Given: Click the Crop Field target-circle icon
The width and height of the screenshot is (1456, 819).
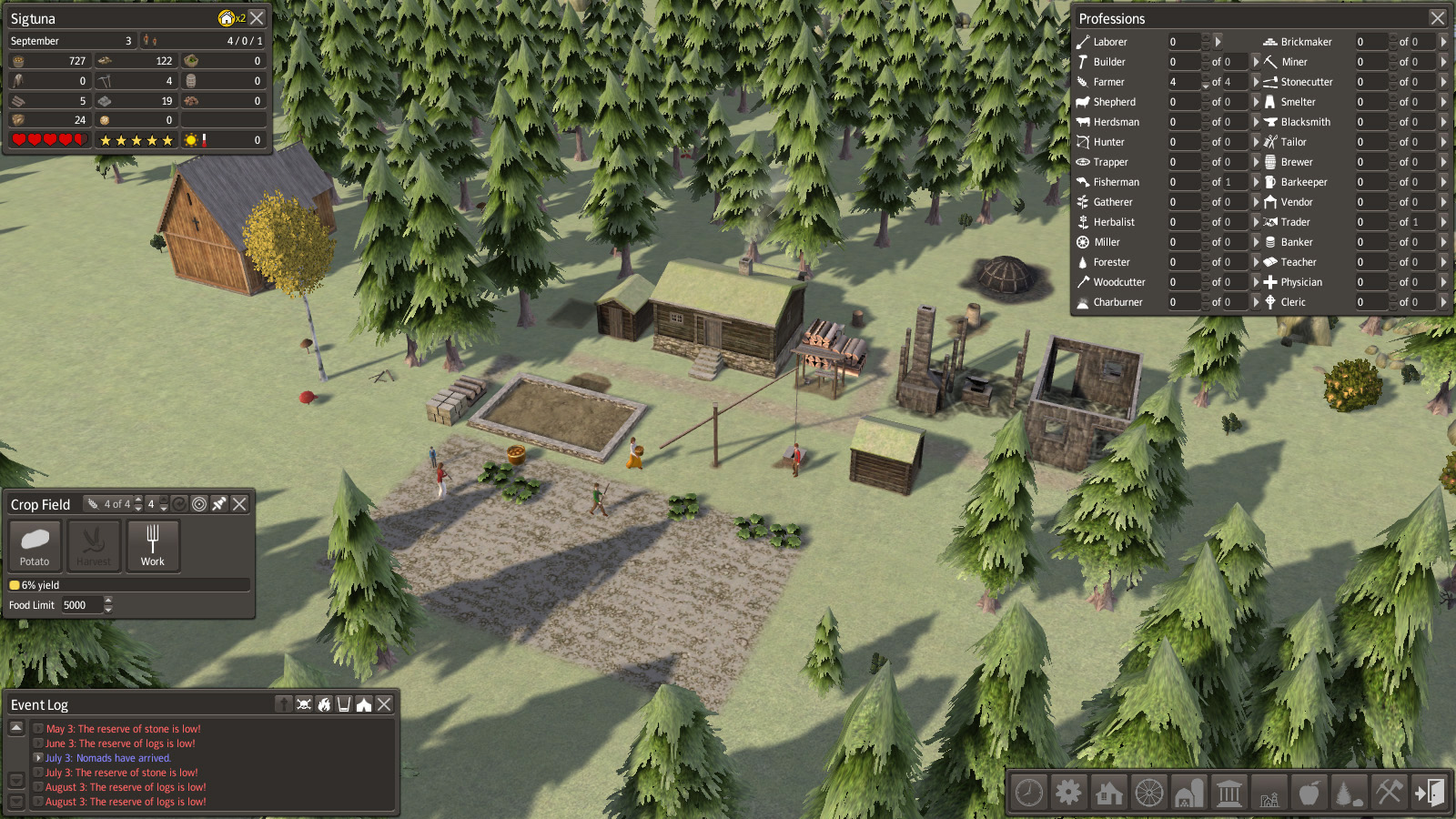Looking at the screenshot, I should (199, 504).
